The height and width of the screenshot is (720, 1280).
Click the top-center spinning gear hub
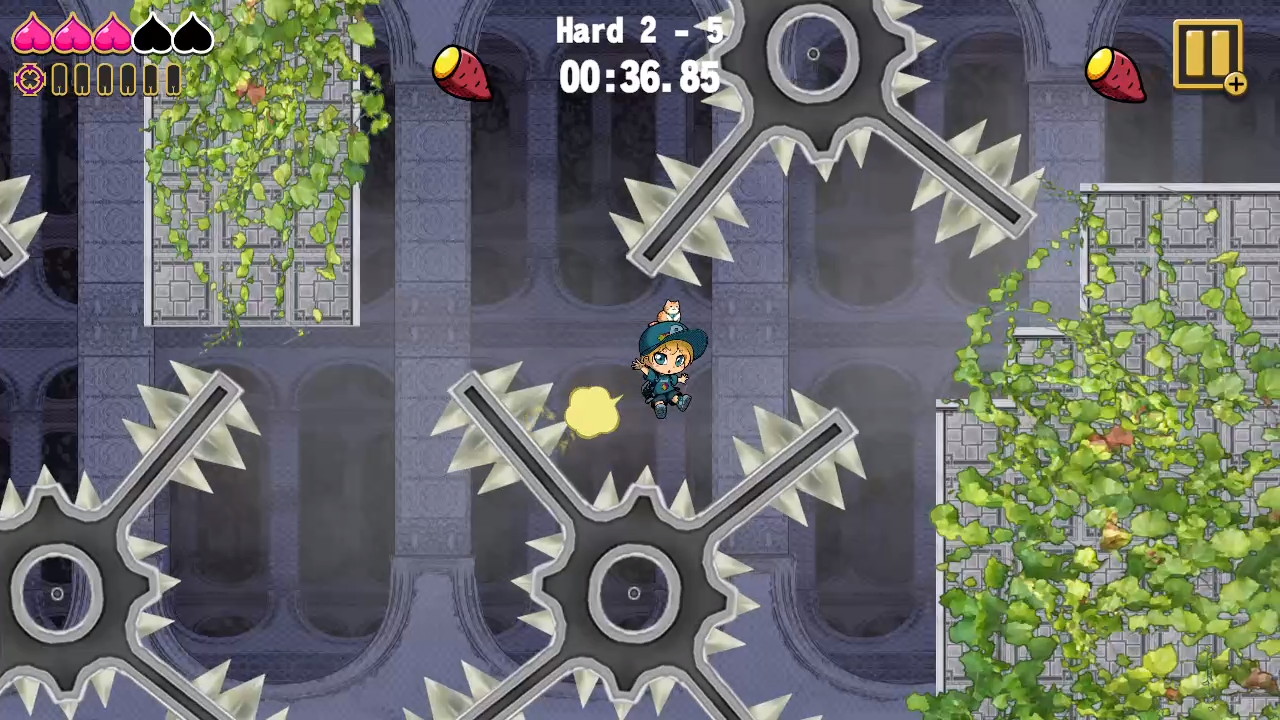[x=813, y=53]
